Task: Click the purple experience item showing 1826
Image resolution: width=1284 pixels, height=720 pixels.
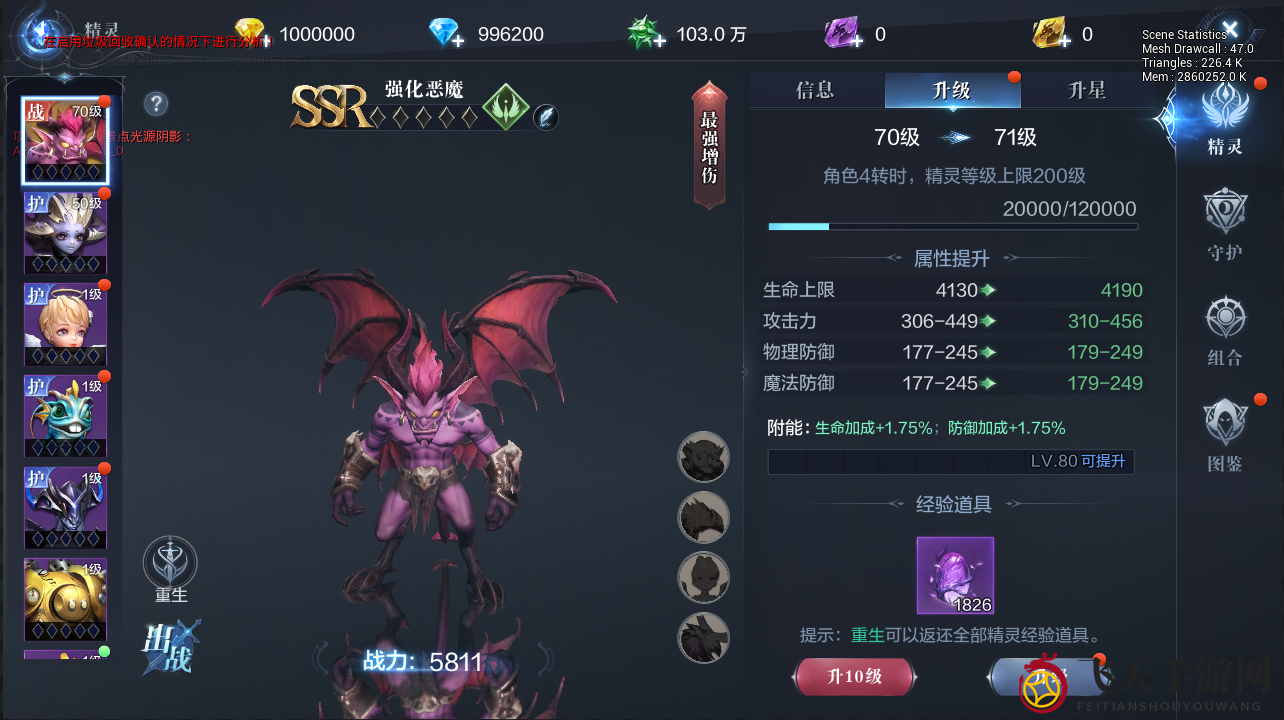Action: tap(954, 575)
